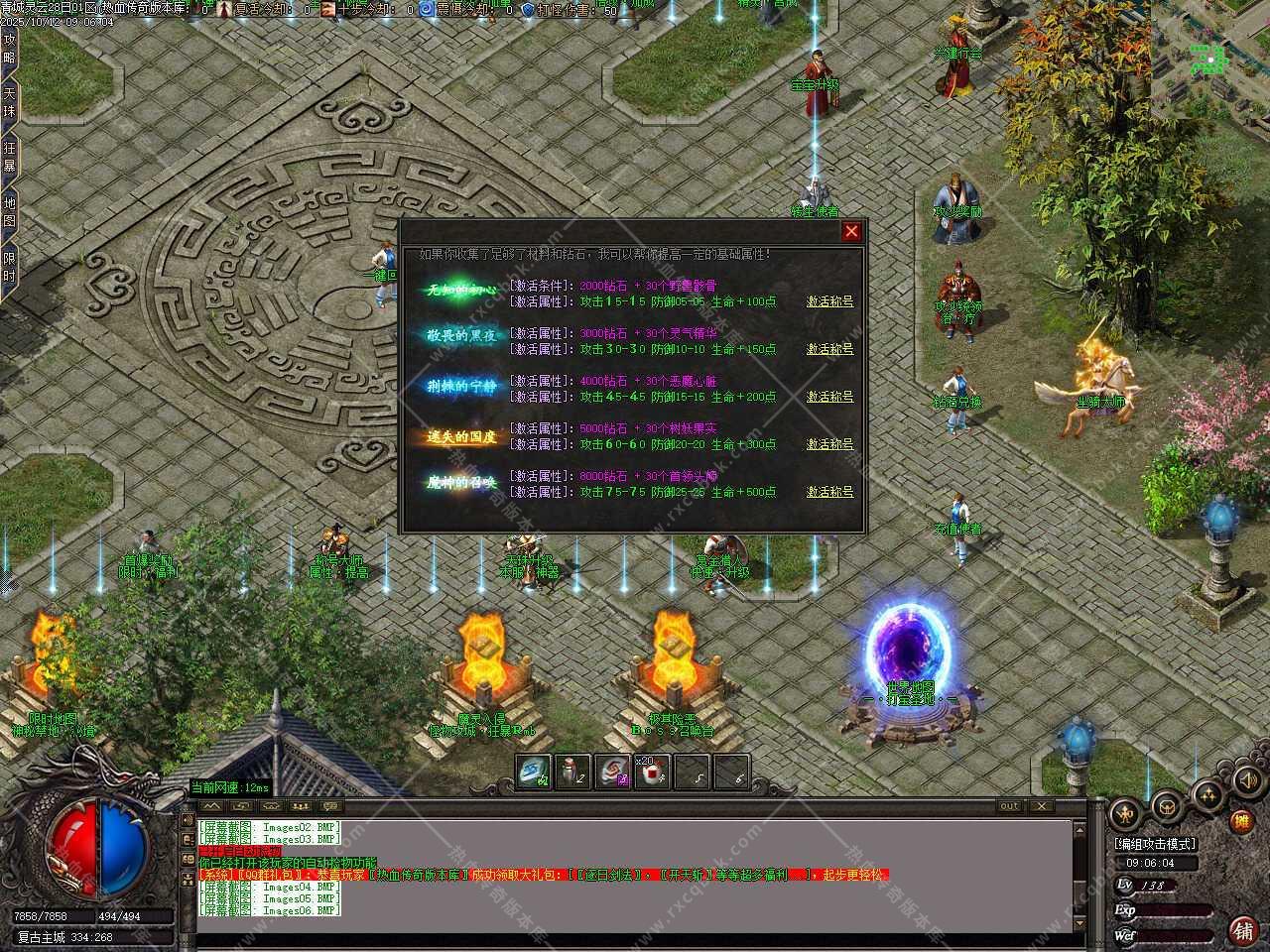Screen dimensions: 1270x952
Task: Open the 地图 map side tab
Action: tap(10, 212)
